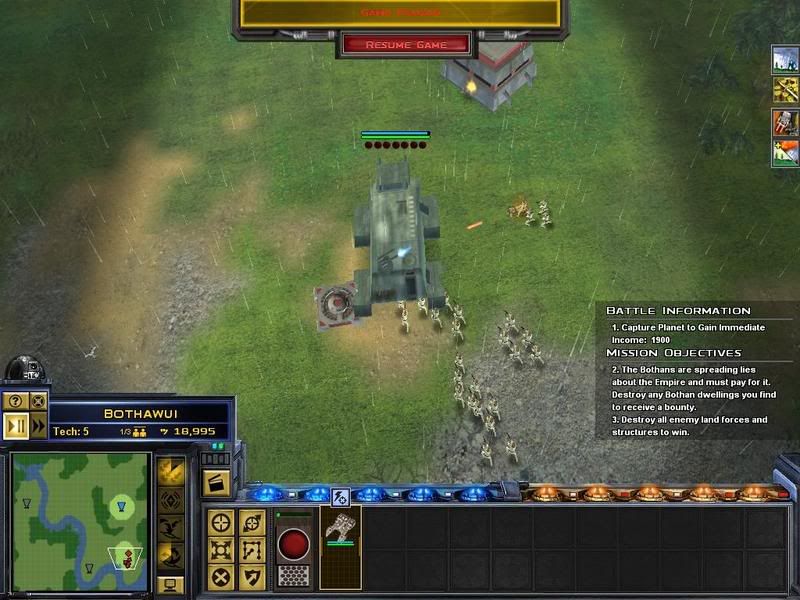The image size is (800, 600).
Task: Click the tactical minimap
Action: [80, 520]
